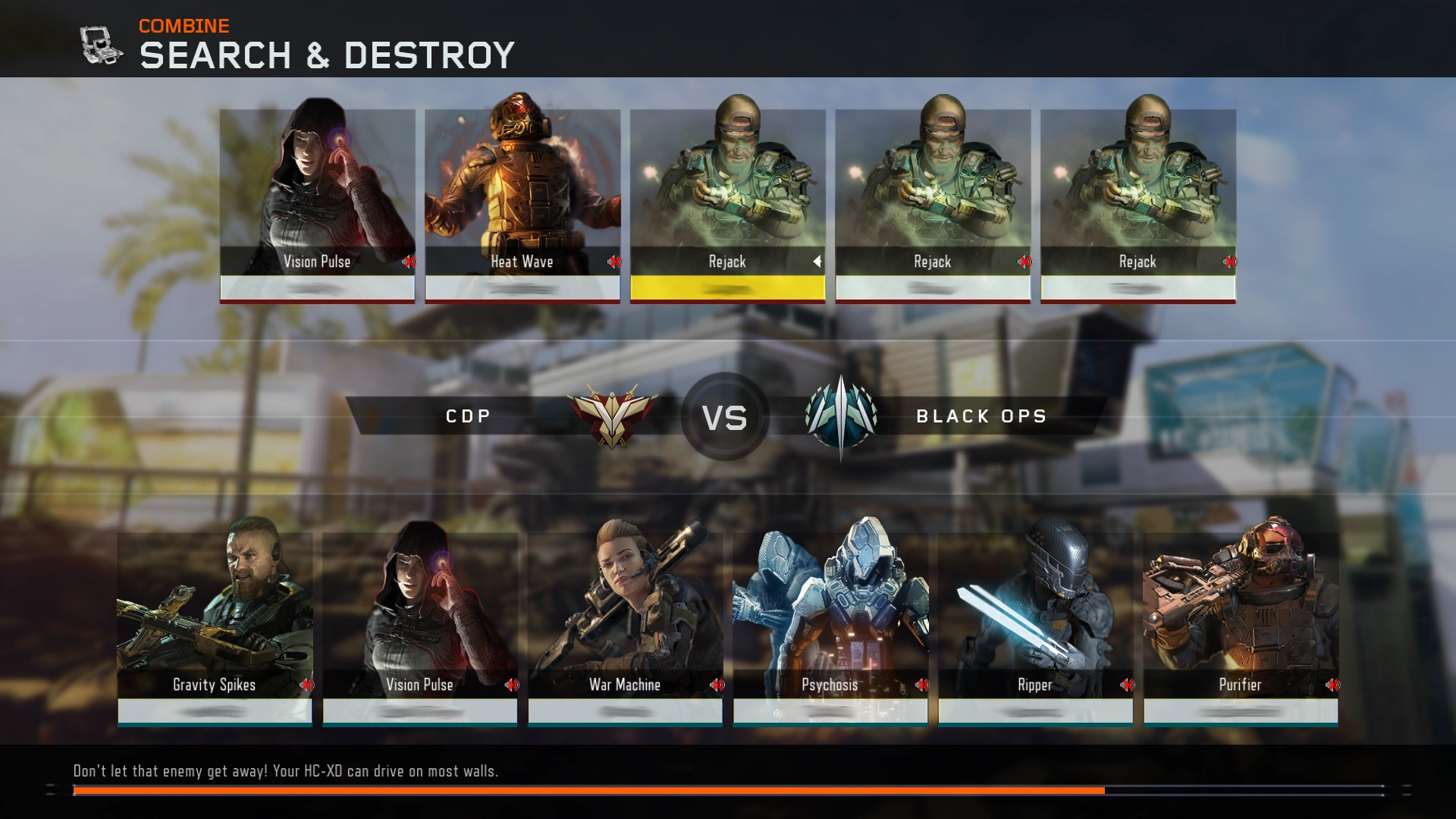Click the HC-XD tip message
Viewport: 1456px width, 819px height.
[x=285, y=772]
